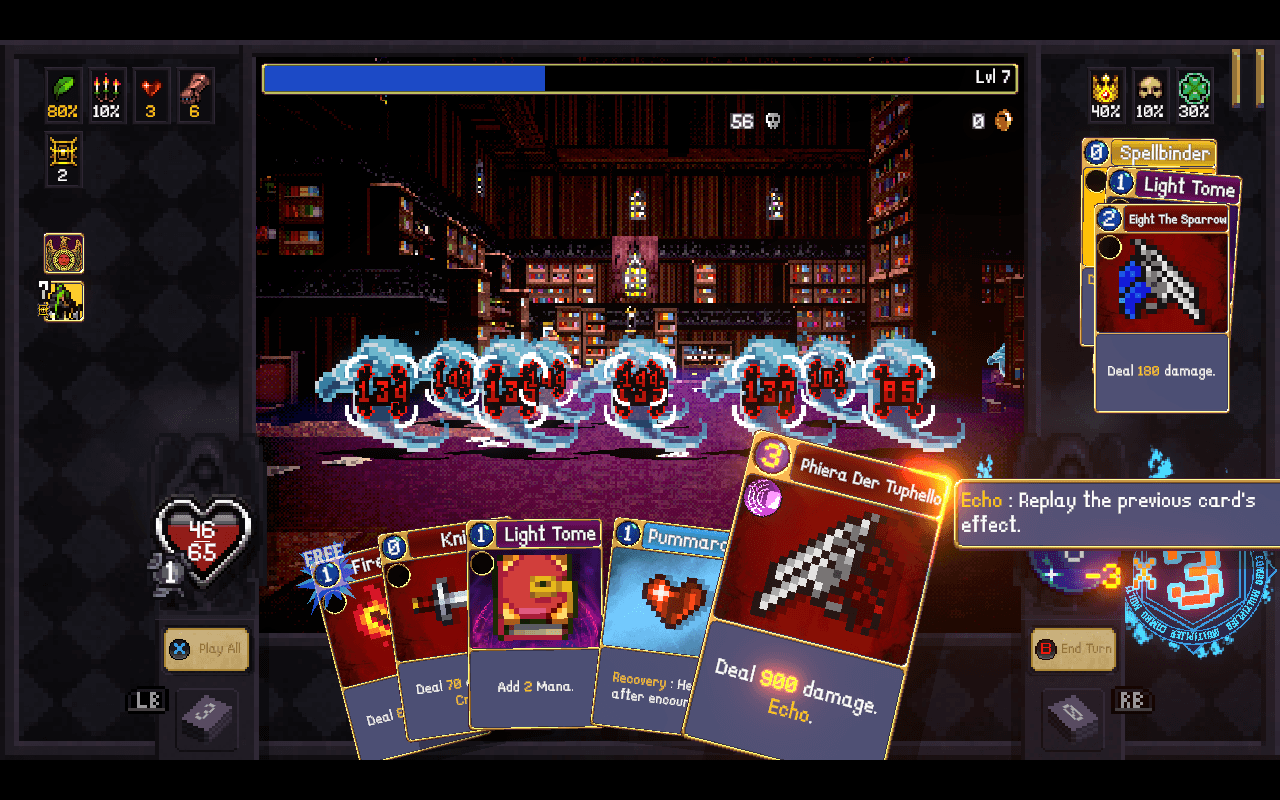Open the discard pile deck
Screen dimensions: 1280x800
(x=1074, y=716)
